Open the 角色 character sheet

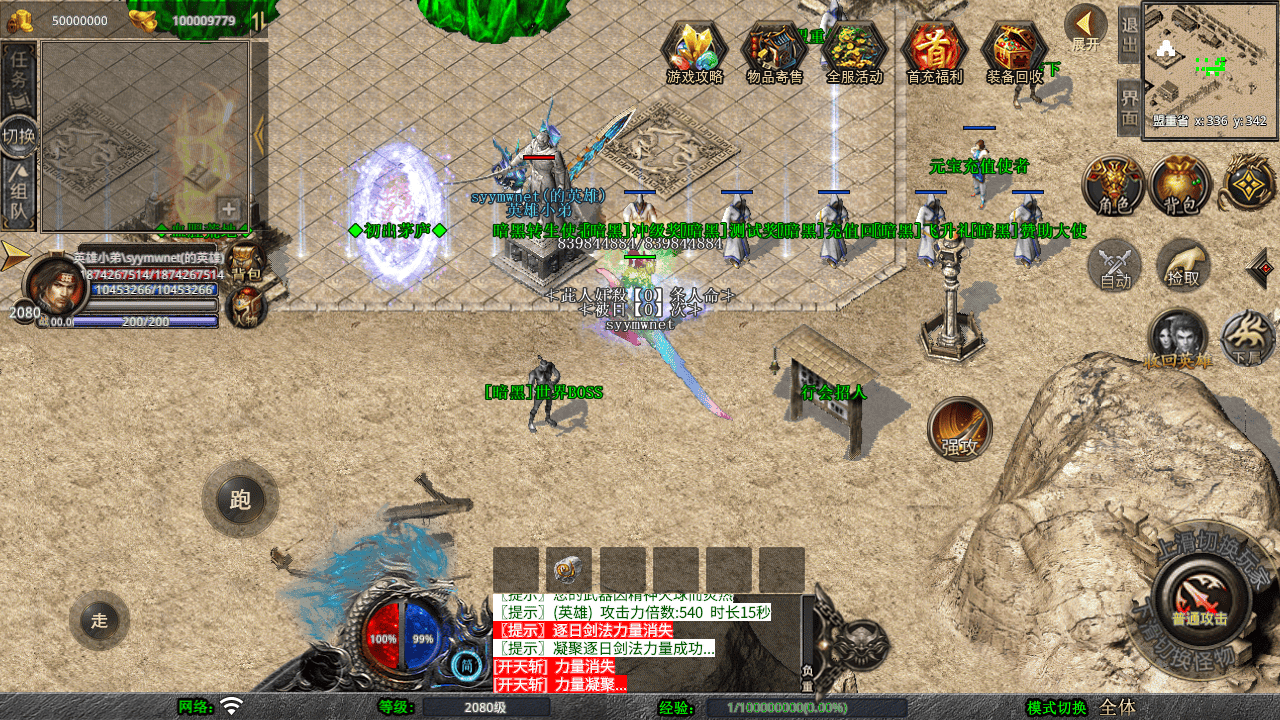pos(1113,185)
